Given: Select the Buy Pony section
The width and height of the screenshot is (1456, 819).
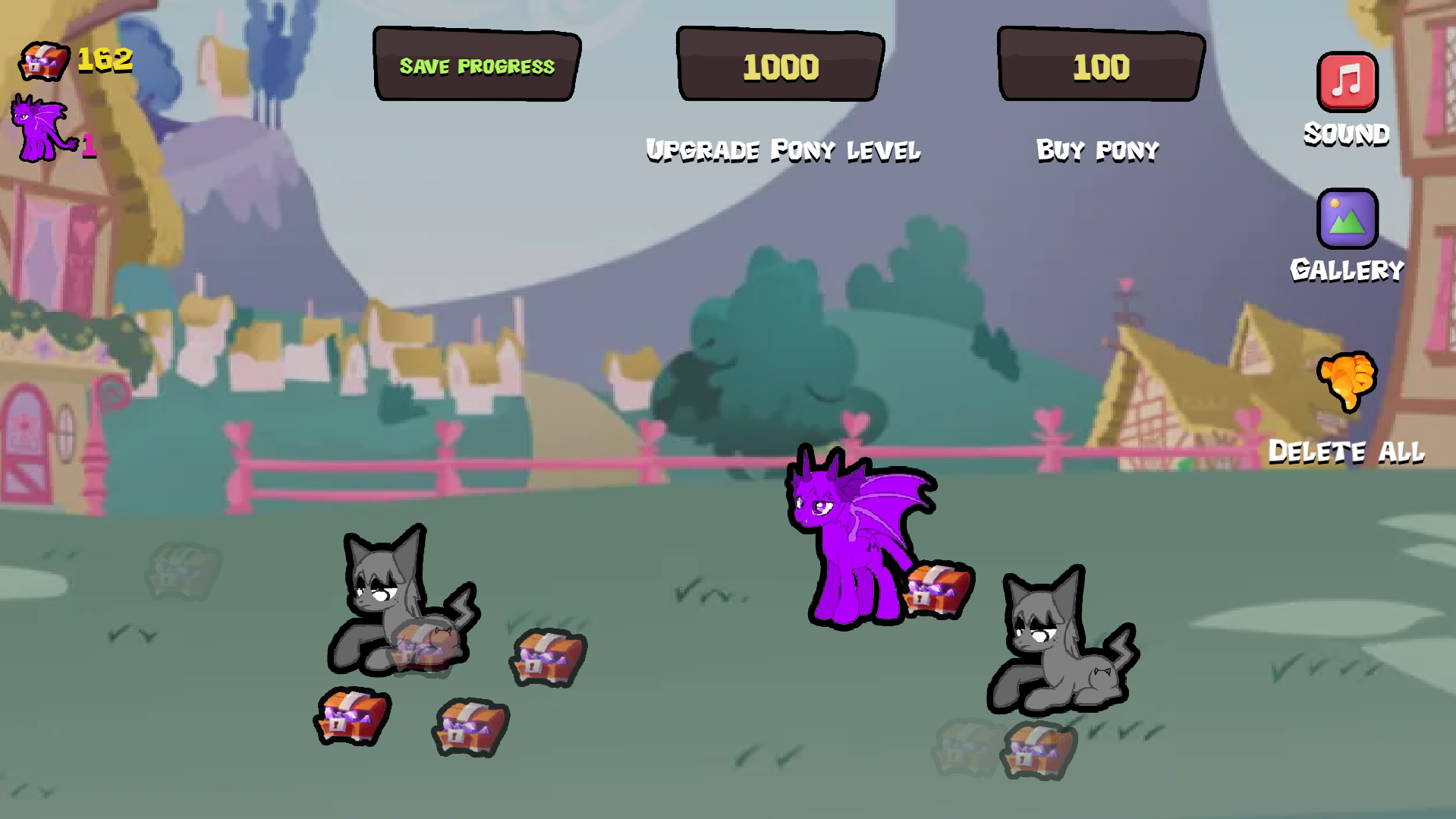Looking at the screenshot, I should [x=1097, y=150].
